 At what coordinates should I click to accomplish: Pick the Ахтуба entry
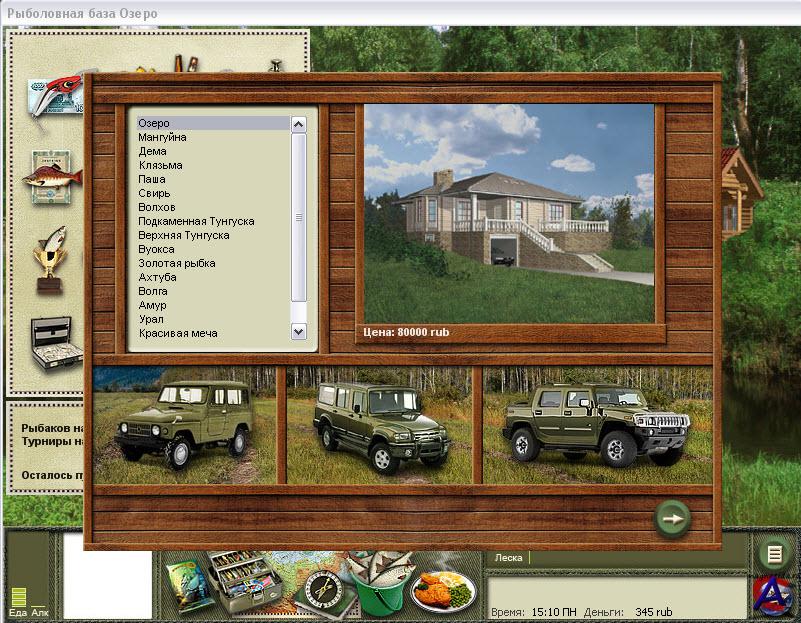[160, 277]
